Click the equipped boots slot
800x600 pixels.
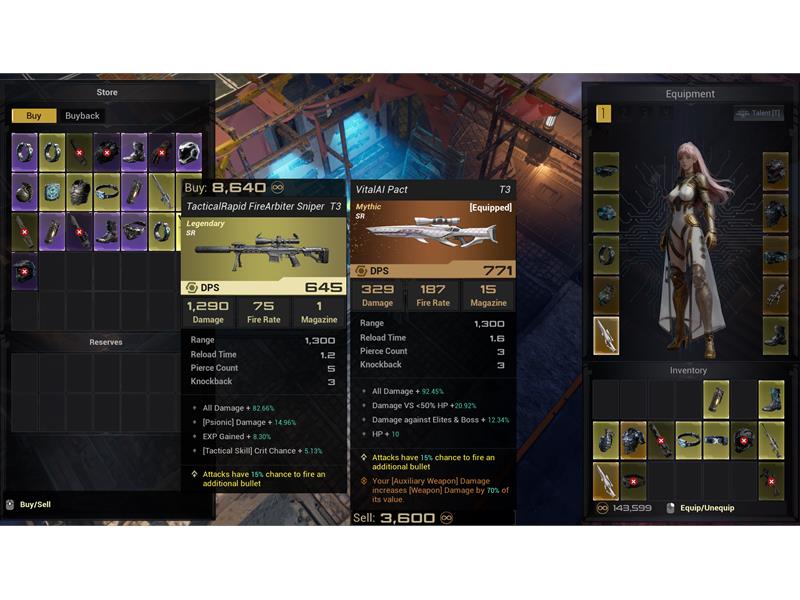coord(776,336)
